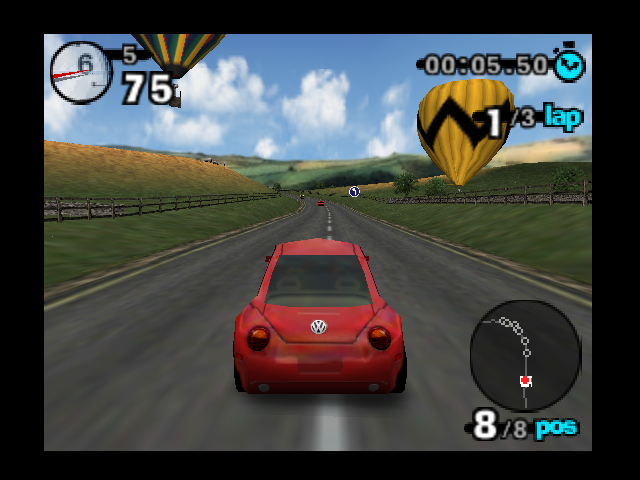Click the stopwatch icon beside the timer
Viewport: 640px width, 480px height.
(571, 65)
